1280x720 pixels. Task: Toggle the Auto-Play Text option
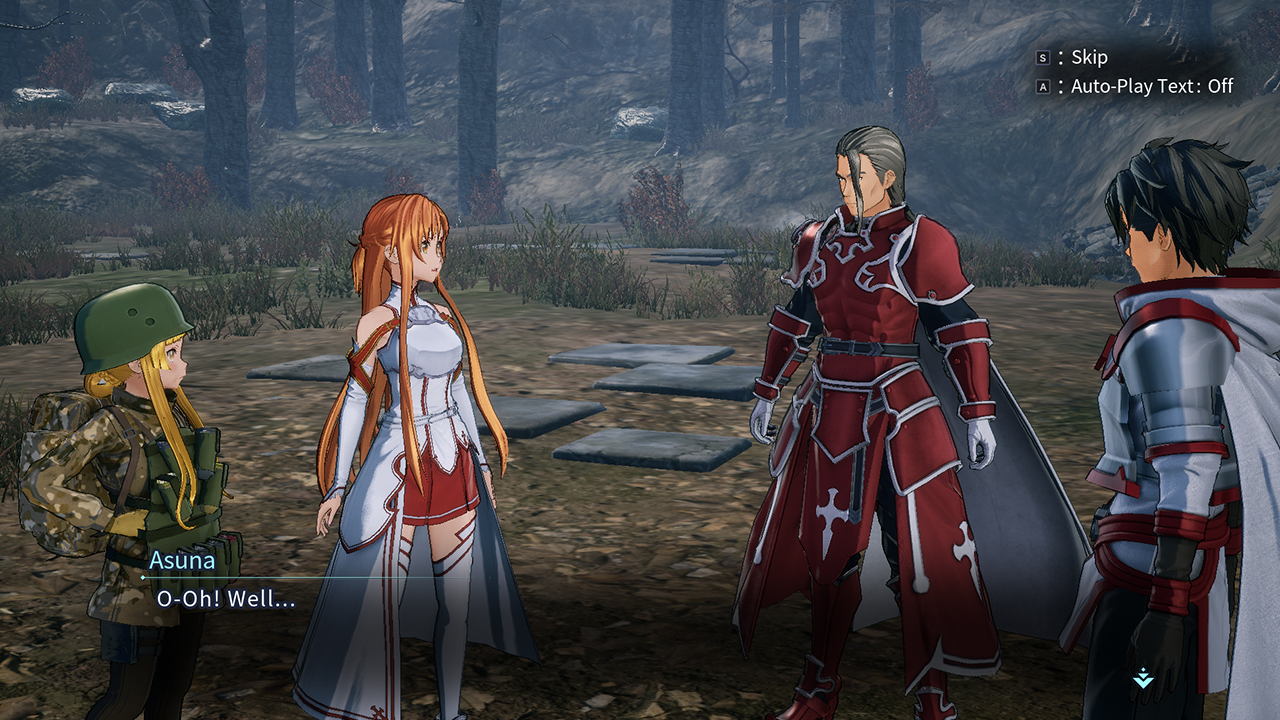click(1137, 86)
